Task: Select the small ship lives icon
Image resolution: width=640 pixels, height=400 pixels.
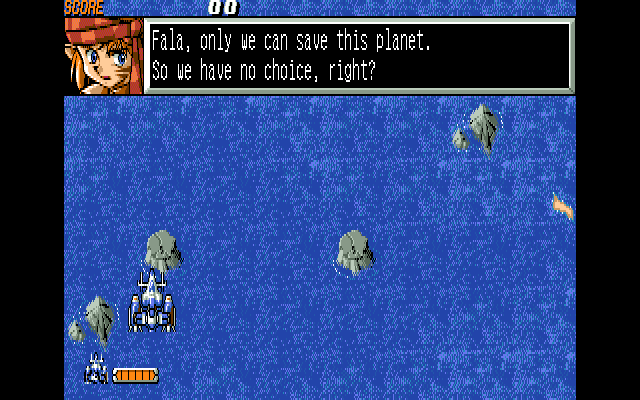Action: click(x=96, y=370)
